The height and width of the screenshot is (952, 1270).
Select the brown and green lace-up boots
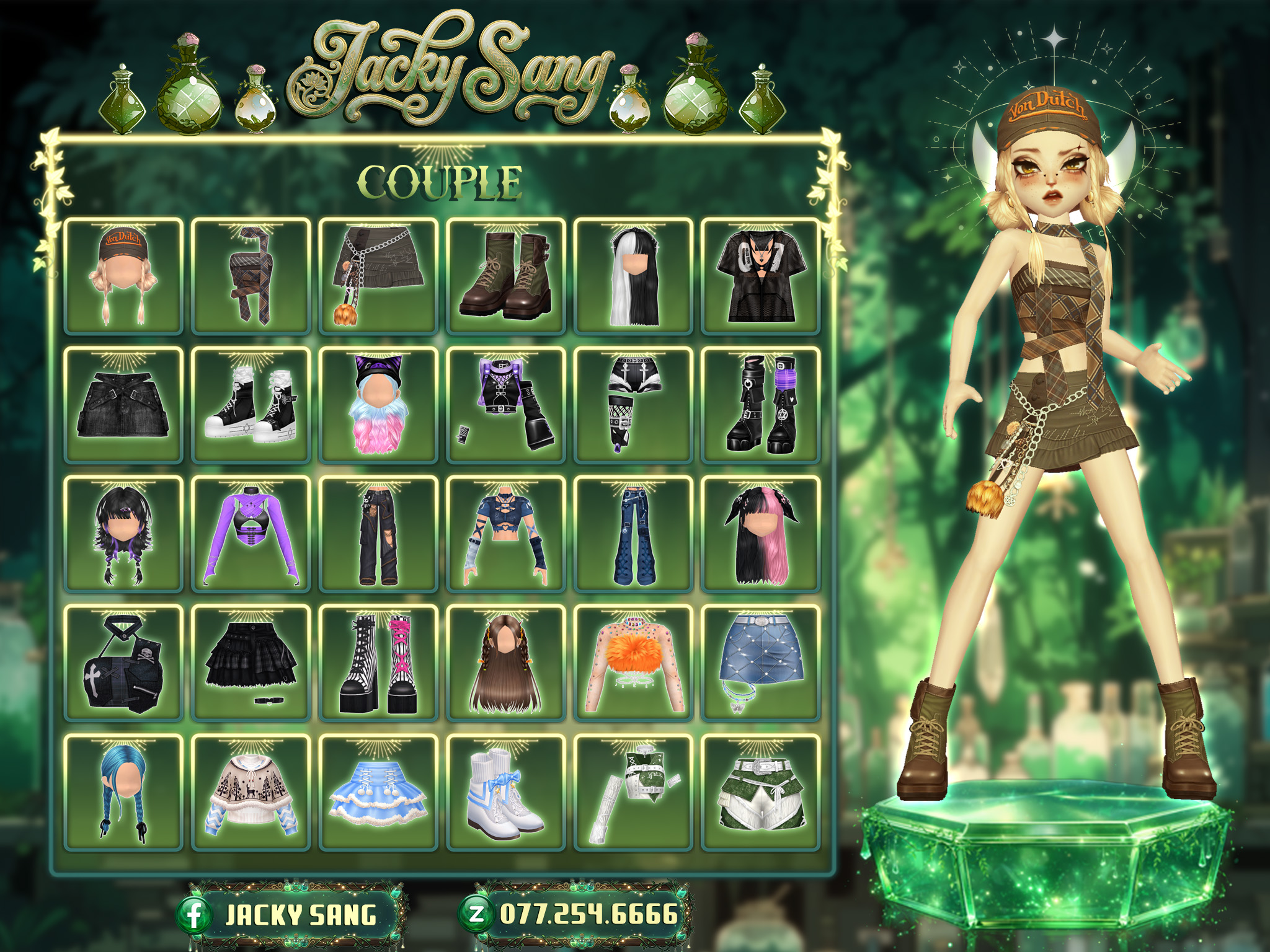(x=505, y=276)
